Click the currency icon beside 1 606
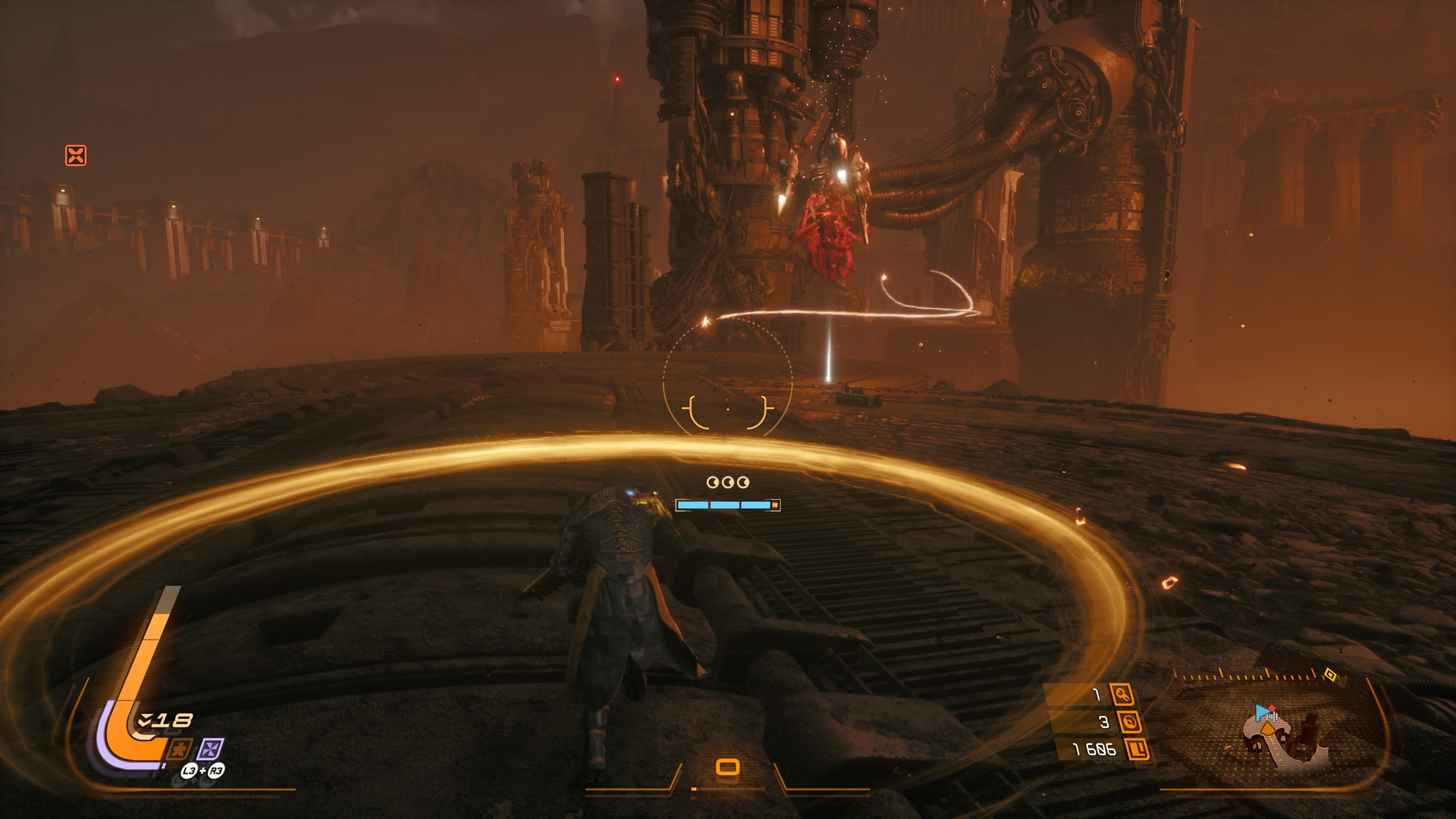Image resolution: width=1456 pixels, height=819 pixels. tap(1137, 750)
